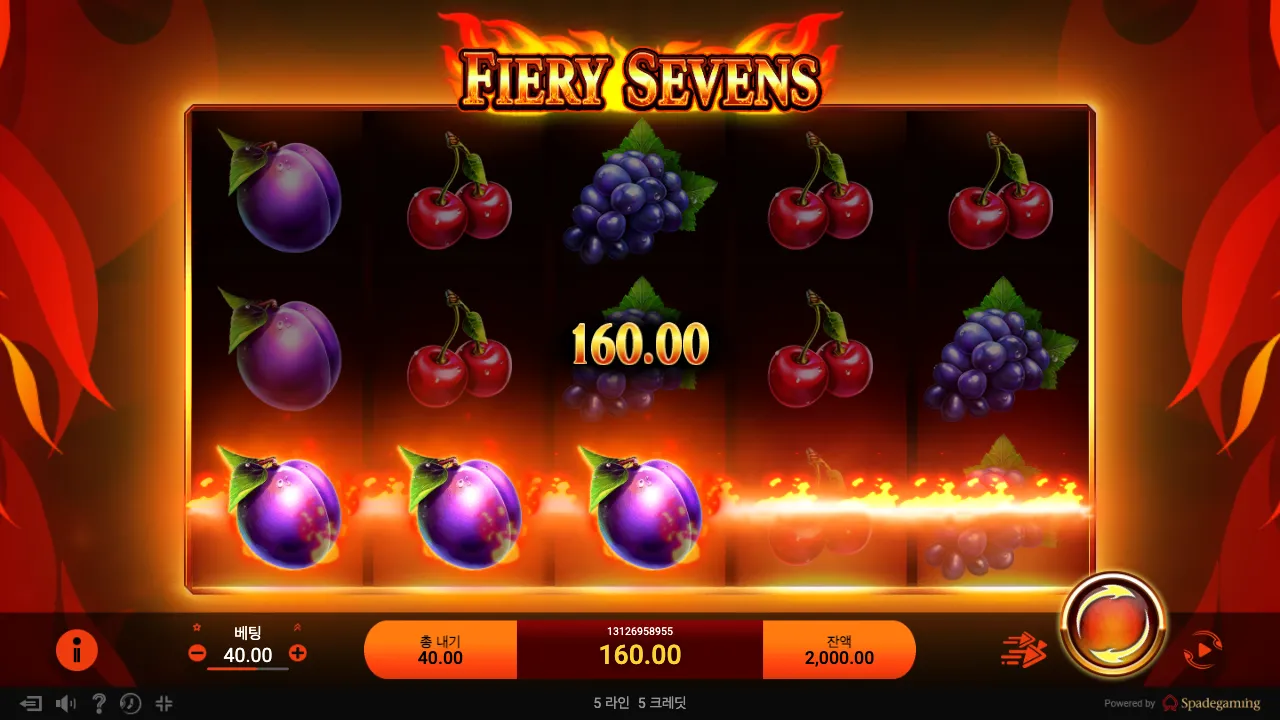
Task: Click the 잔액 balance panel showing 2,000.00
Action: pyautogui.click(x=839, y=649)
